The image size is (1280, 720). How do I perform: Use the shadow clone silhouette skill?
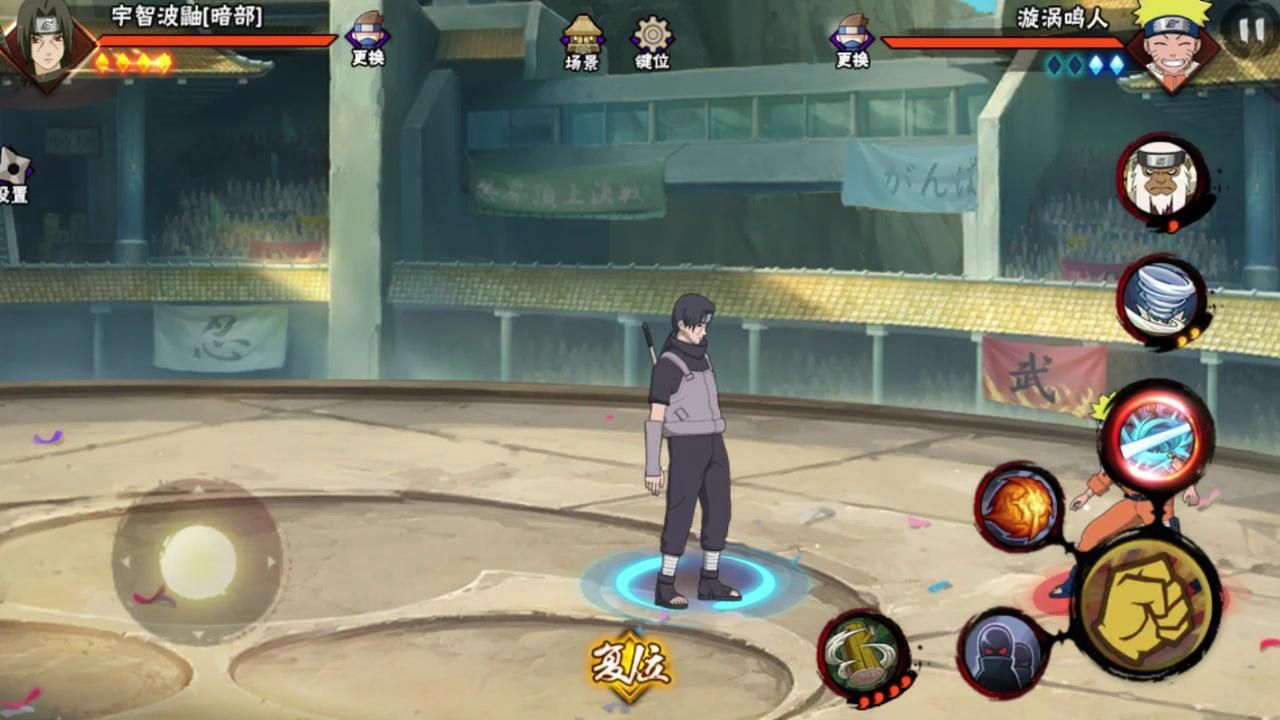tap(1001, 653)
